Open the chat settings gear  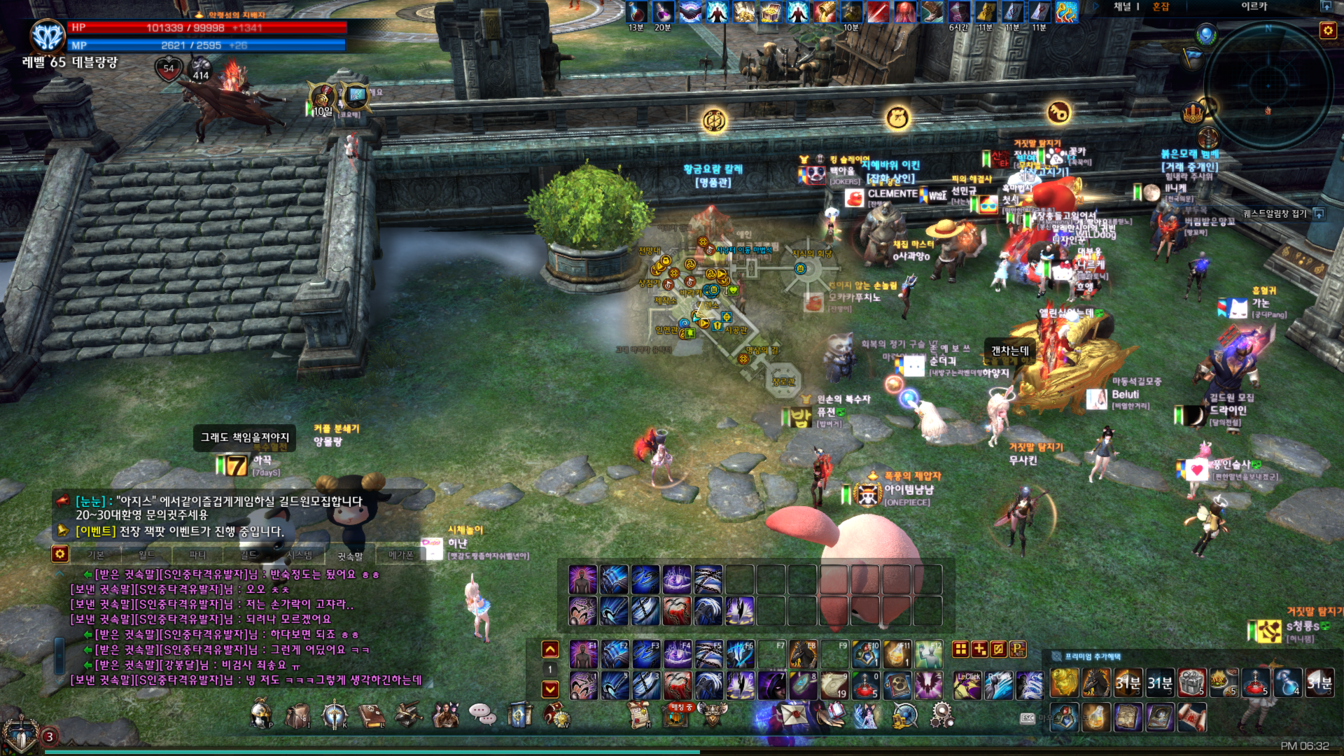pos(60,554)
